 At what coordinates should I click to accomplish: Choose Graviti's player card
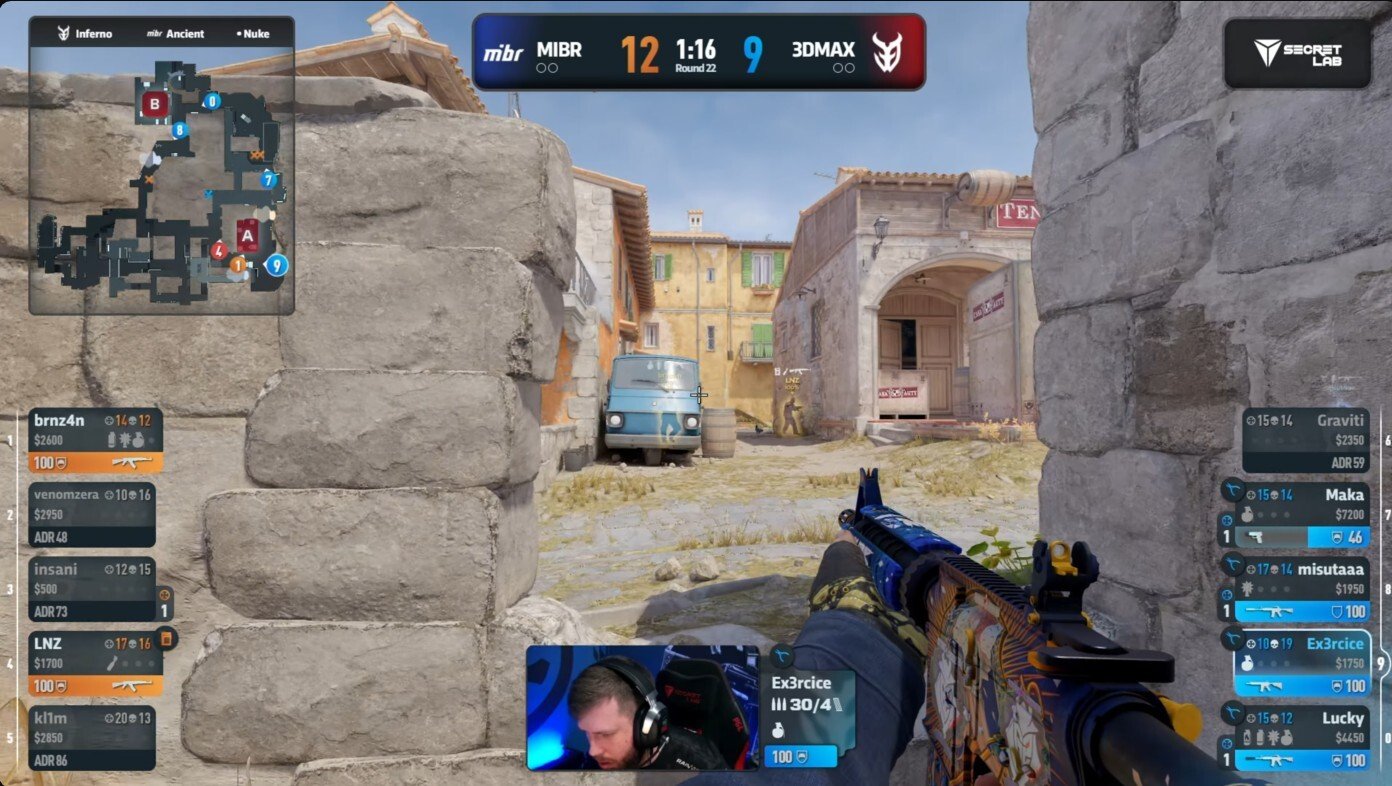pyautogui.click(x=1304, y=440)
